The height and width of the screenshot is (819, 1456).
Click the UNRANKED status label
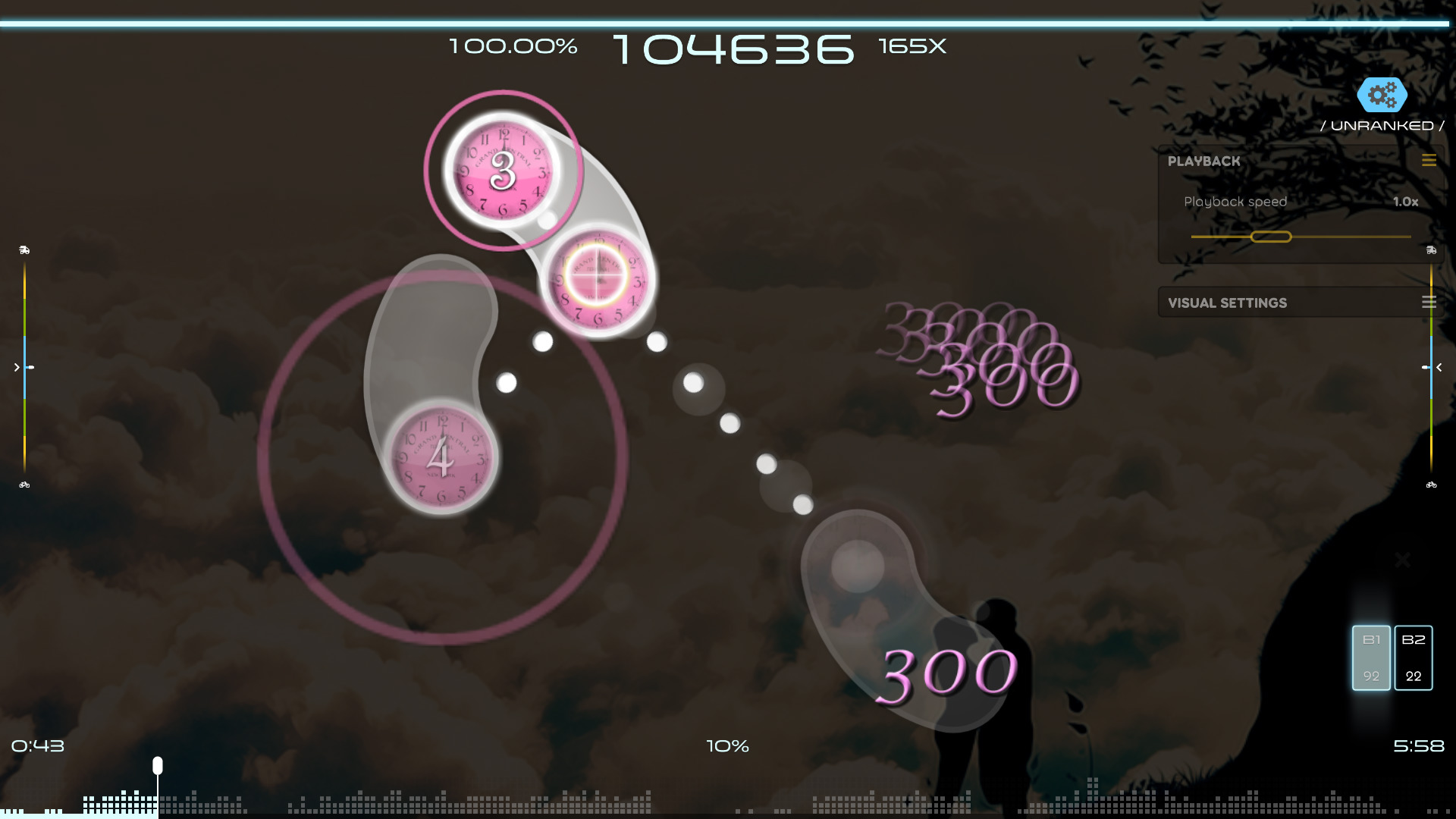(1383, 125)
